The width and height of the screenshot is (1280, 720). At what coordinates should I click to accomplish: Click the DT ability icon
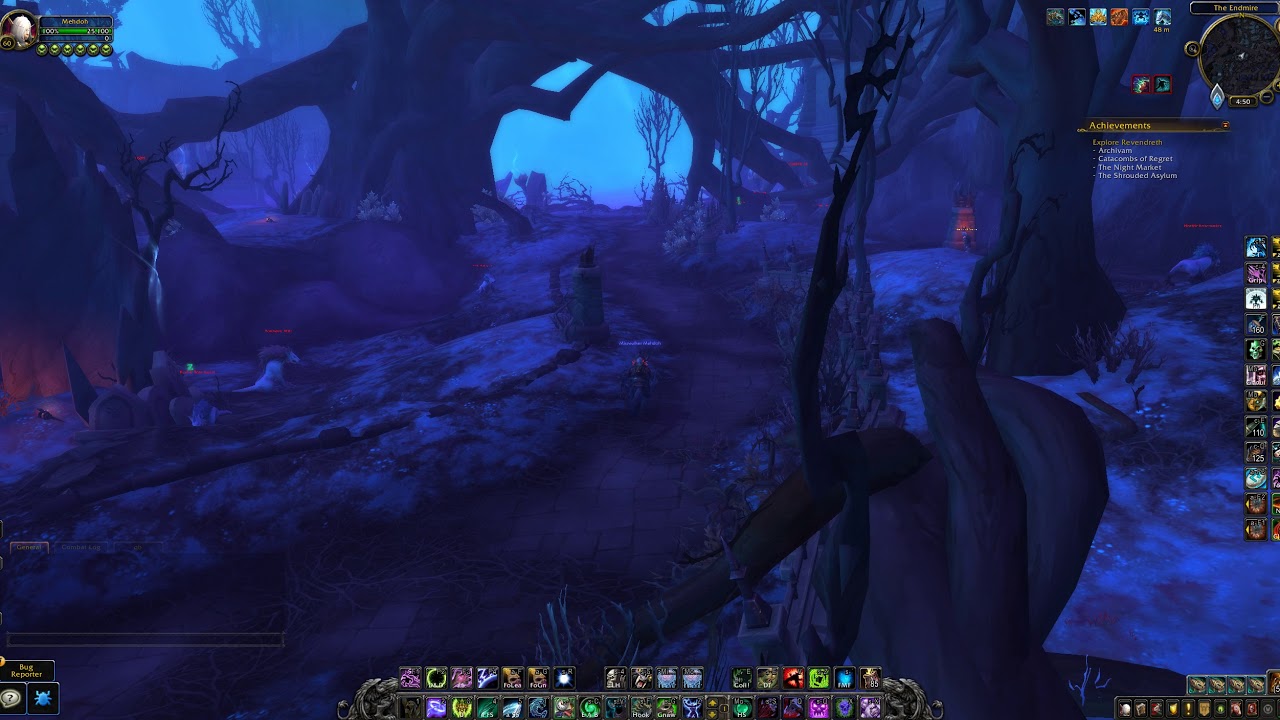(766, 680)
